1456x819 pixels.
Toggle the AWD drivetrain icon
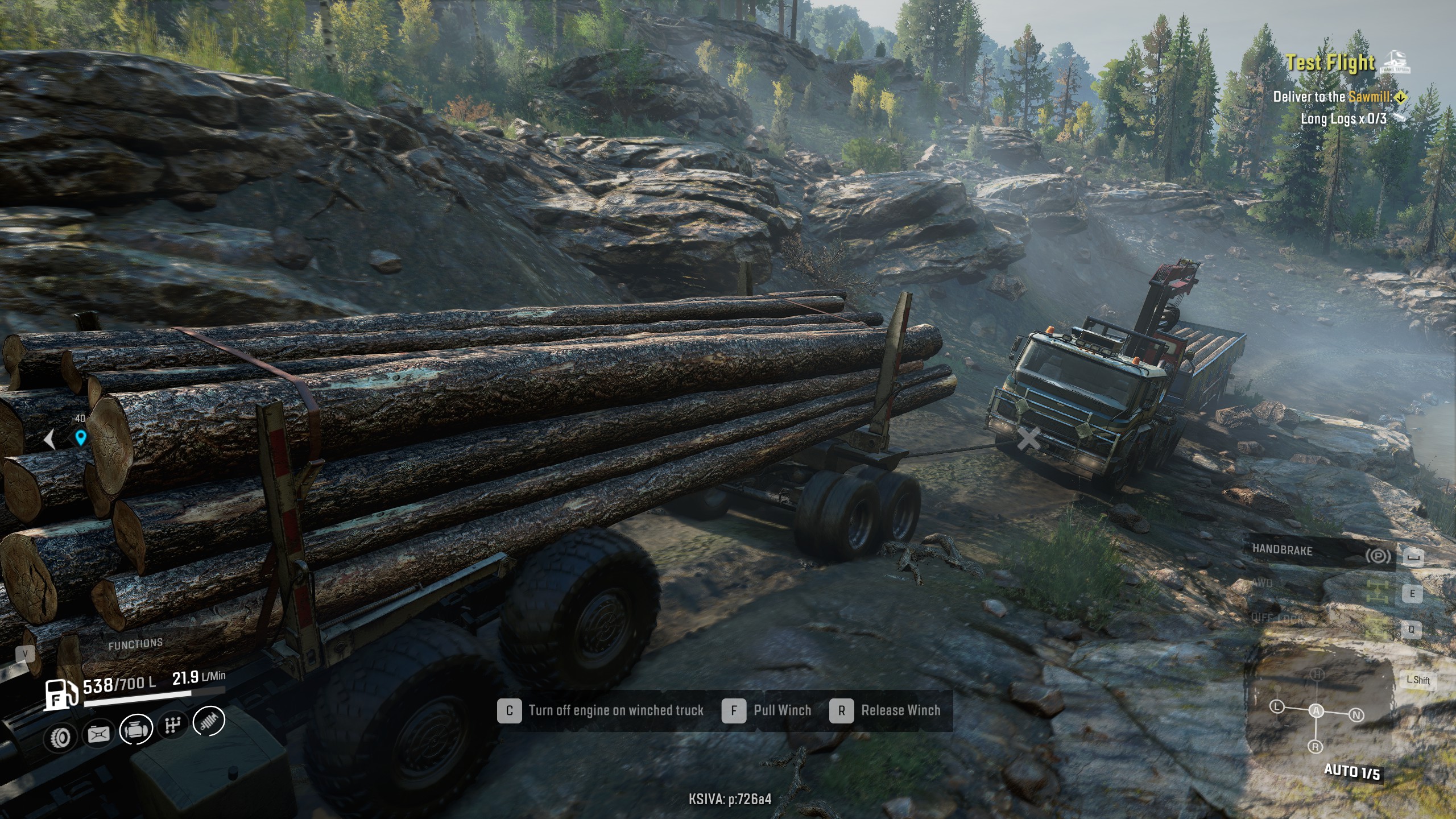[1376, 592]
